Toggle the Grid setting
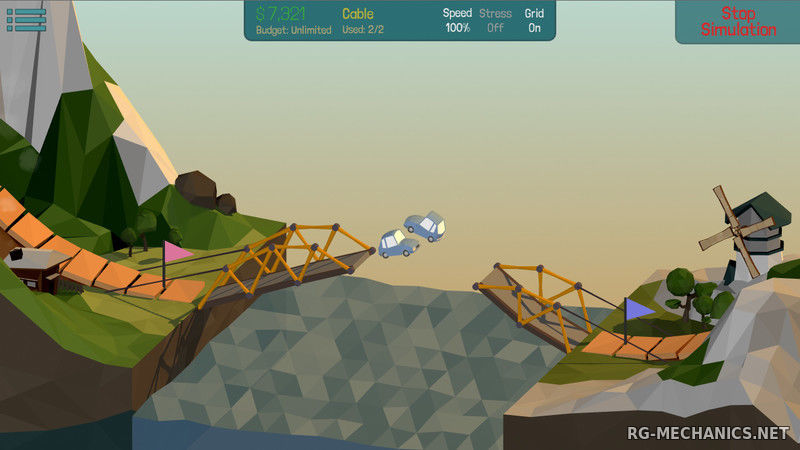The width and height of the screenshot is (800, 450). click(534, 21)
